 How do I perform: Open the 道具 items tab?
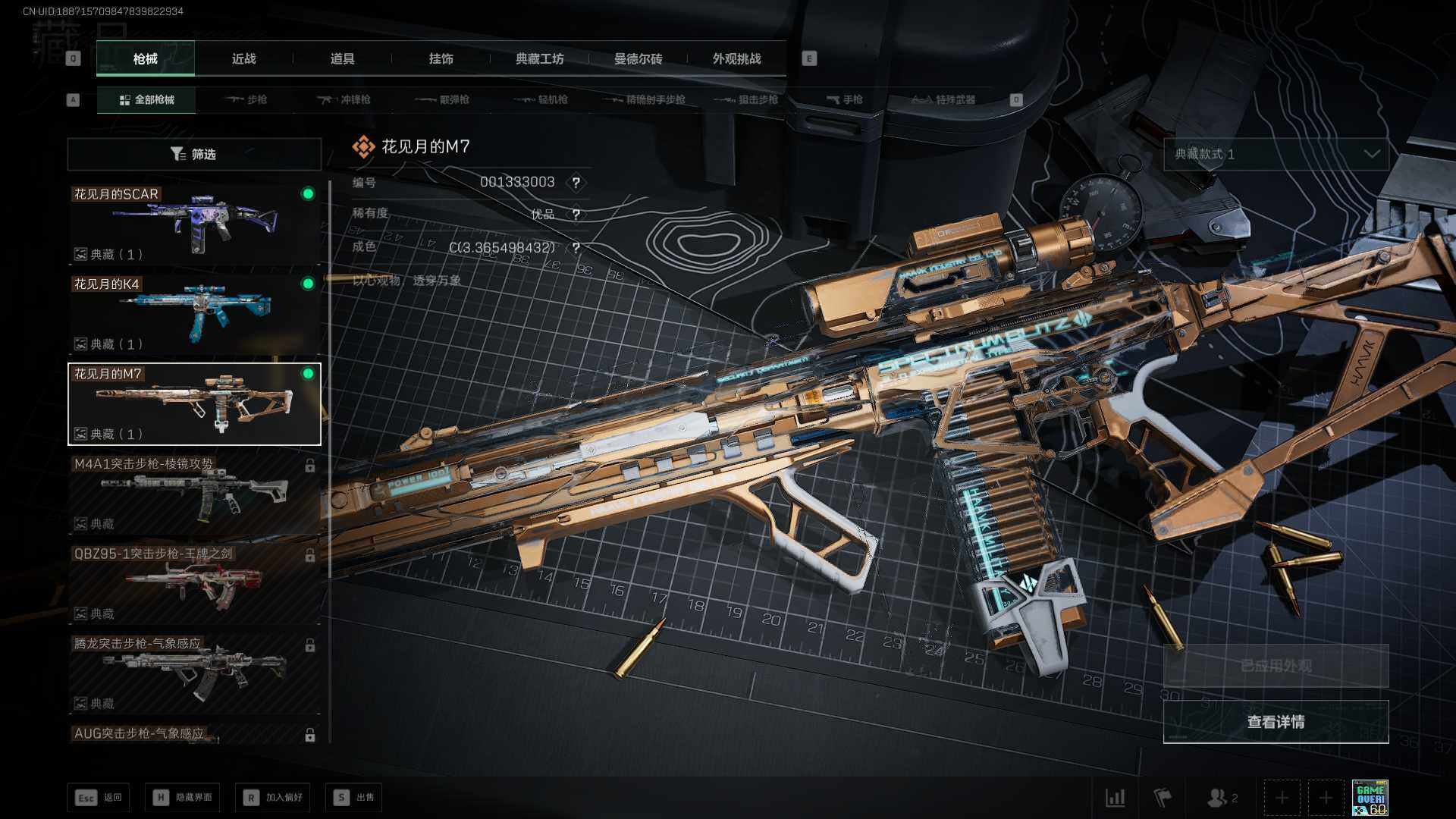[x=342, y=59]
